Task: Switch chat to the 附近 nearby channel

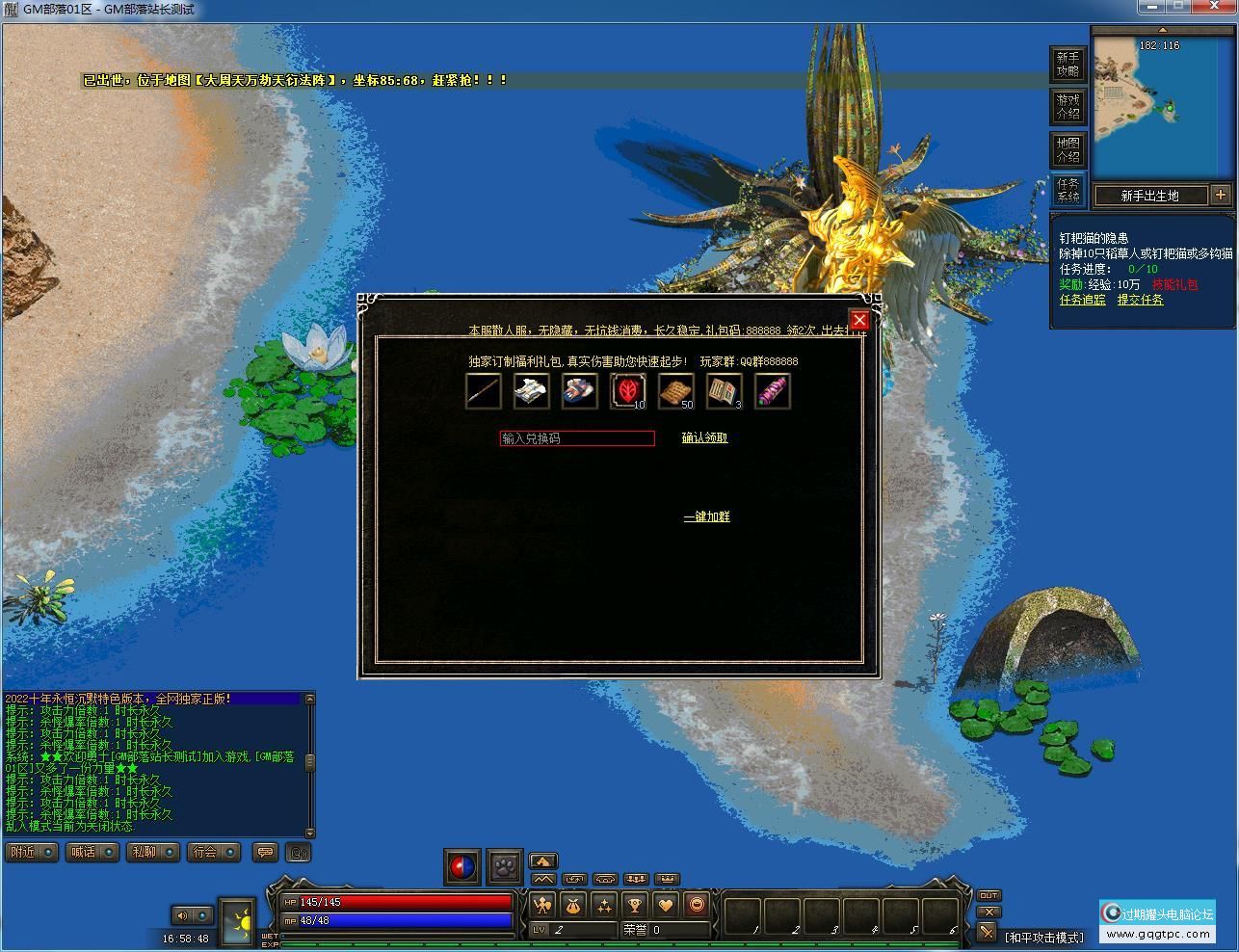Action: tap(32, 852)
